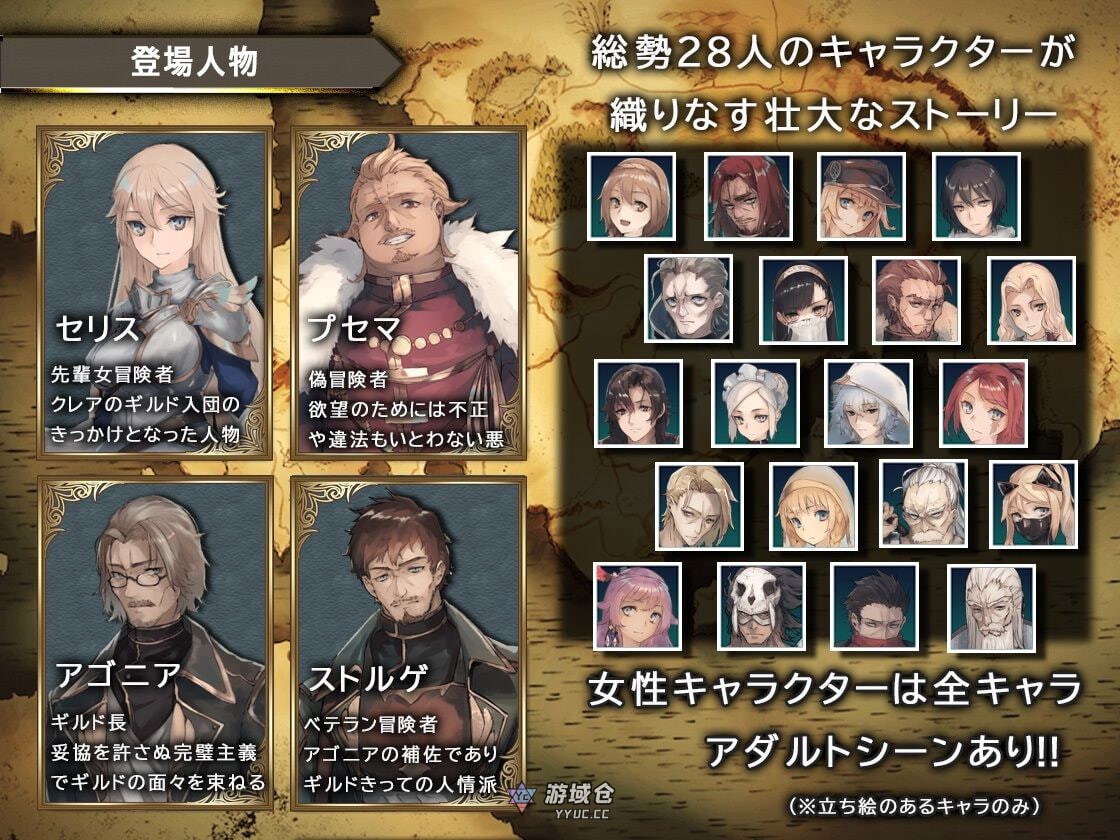Pick the white-hooded character portrait
Image resolution: width=1120 pixels, height=840 pixels.
click(x=868, y=403)
